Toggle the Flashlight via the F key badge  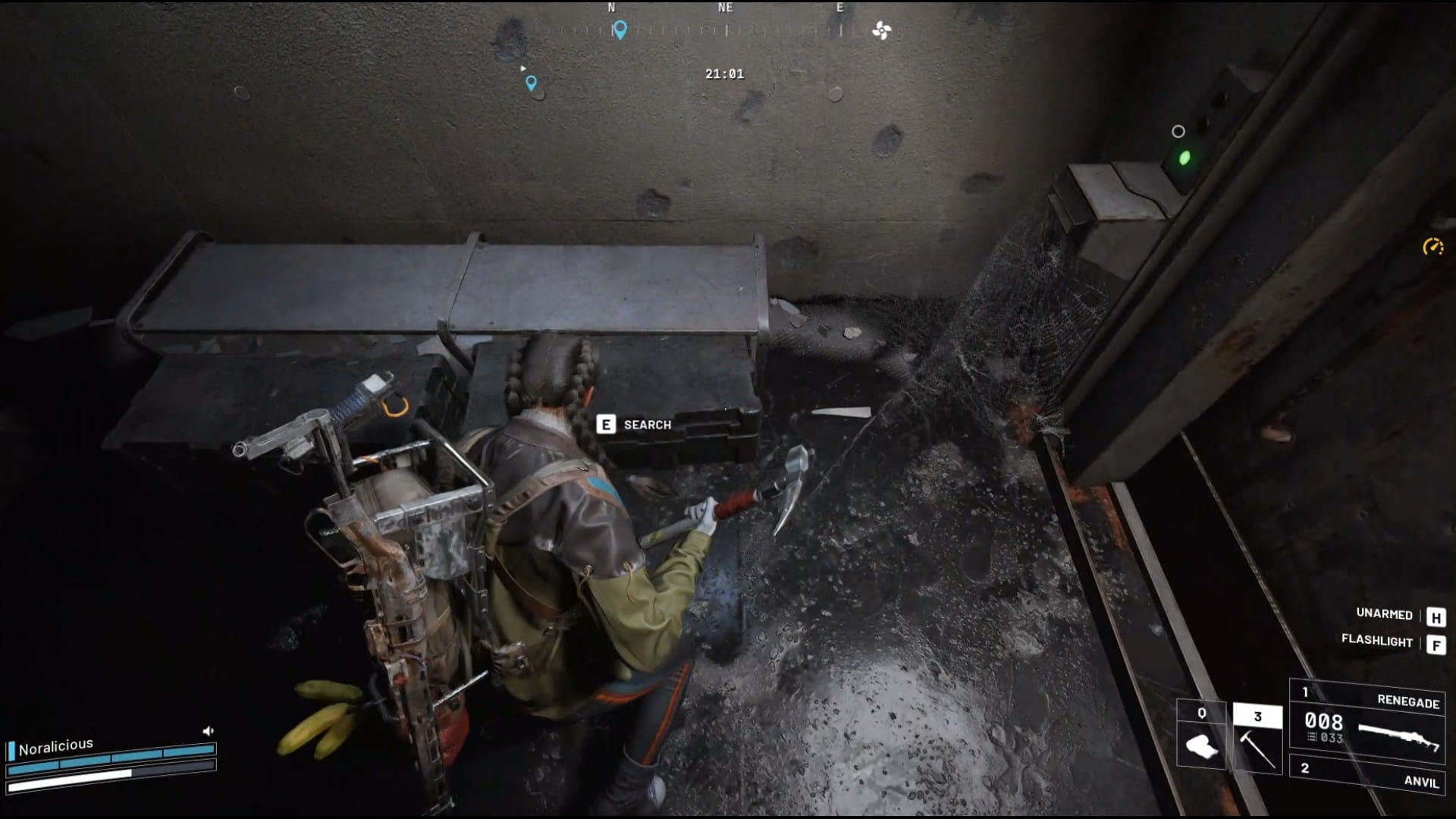point(1438,643)
